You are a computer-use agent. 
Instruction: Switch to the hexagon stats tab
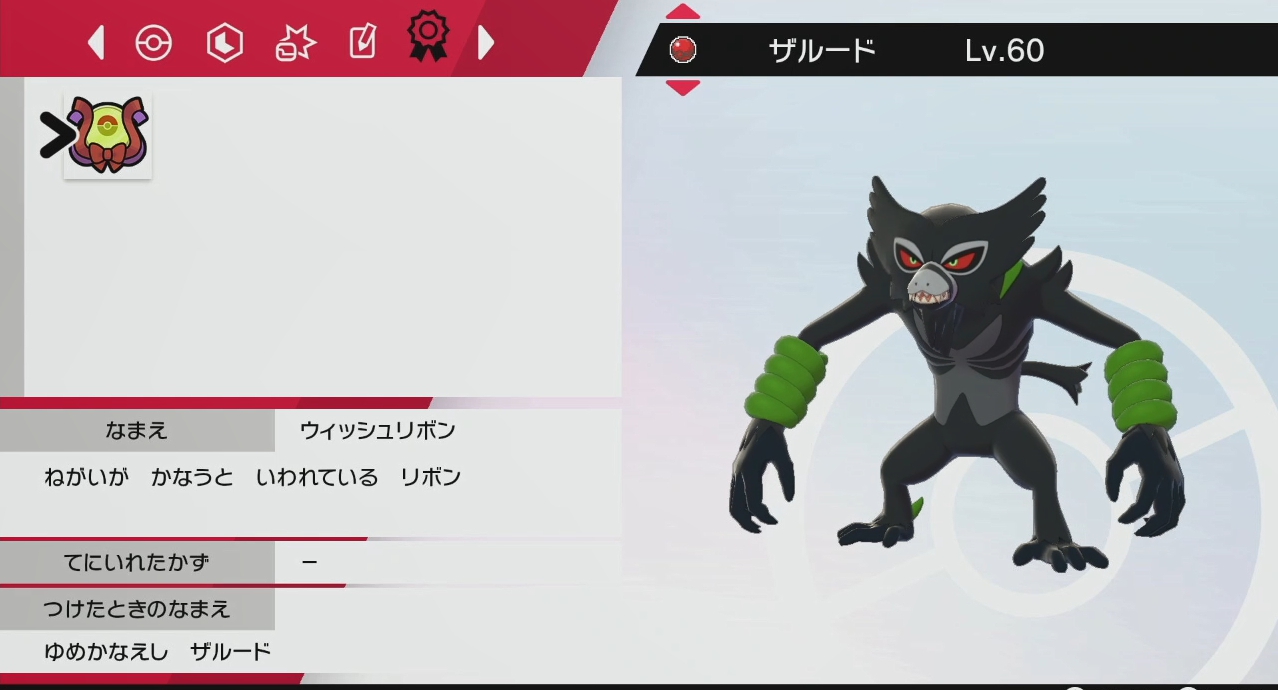[x=224, y=43]
